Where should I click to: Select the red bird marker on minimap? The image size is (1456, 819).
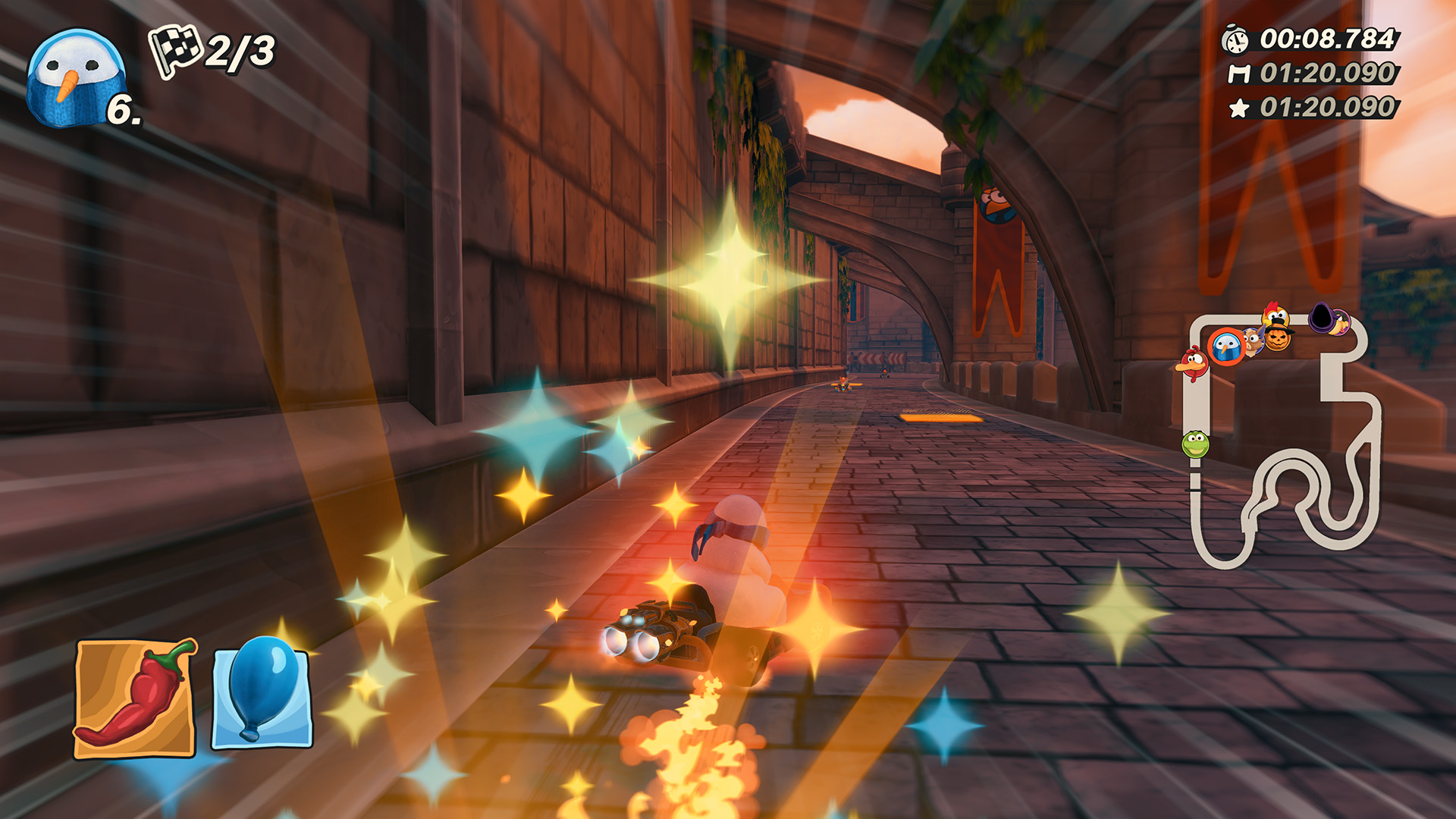(x=1193, y=364)
